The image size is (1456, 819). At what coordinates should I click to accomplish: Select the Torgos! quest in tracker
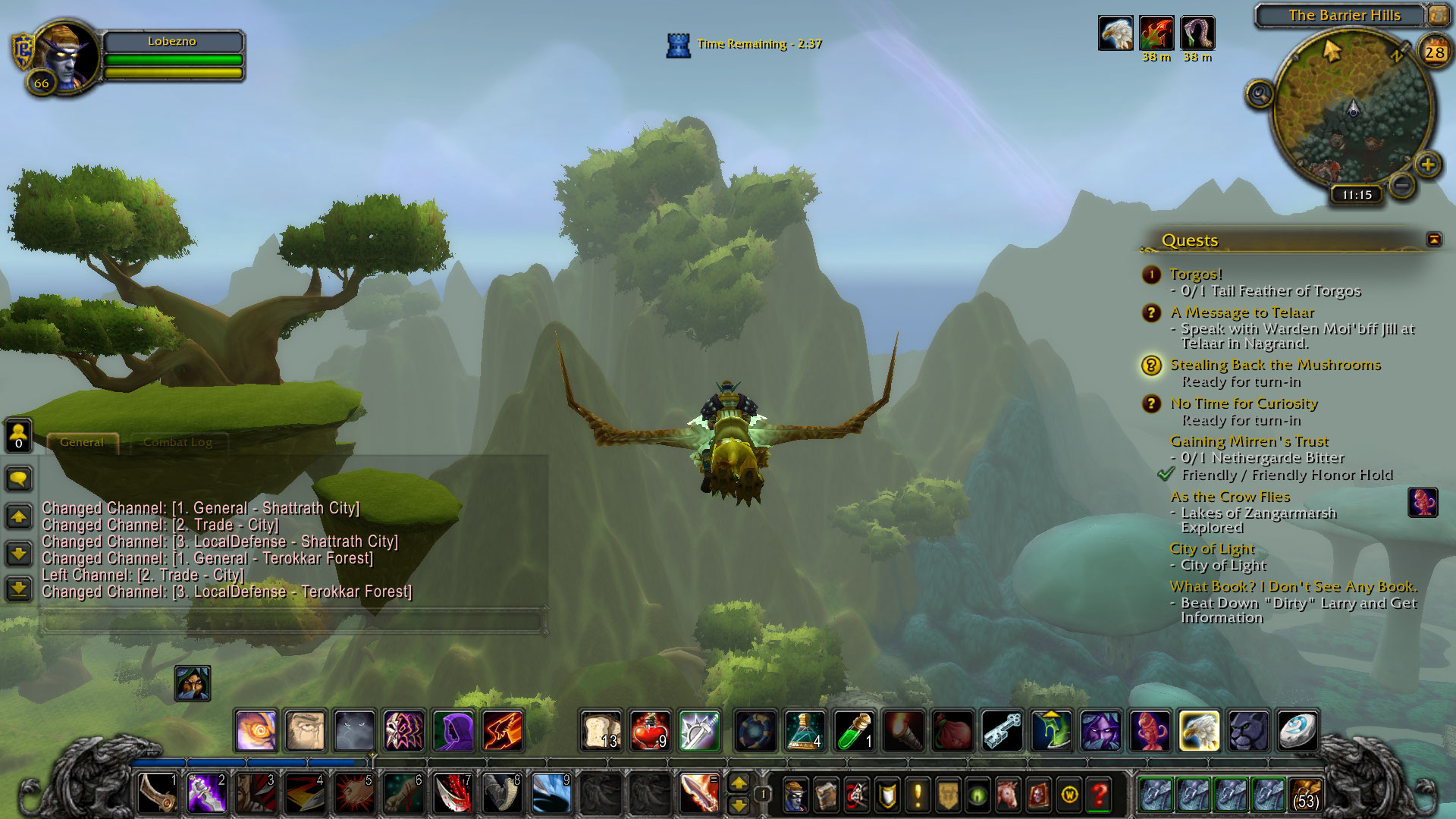(1195, 275)
